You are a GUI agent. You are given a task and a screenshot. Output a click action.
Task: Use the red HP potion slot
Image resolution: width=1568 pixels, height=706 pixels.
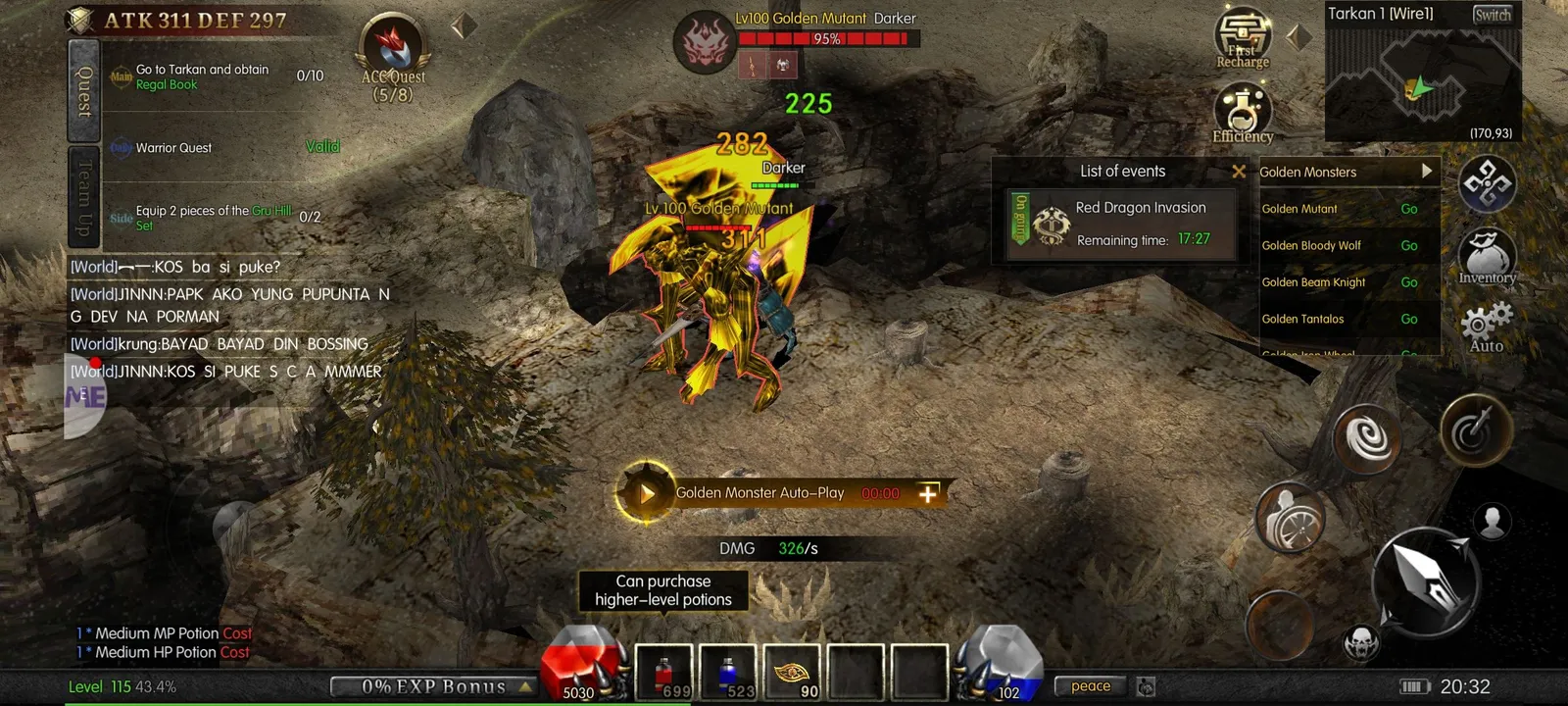(x=664, y=675)
